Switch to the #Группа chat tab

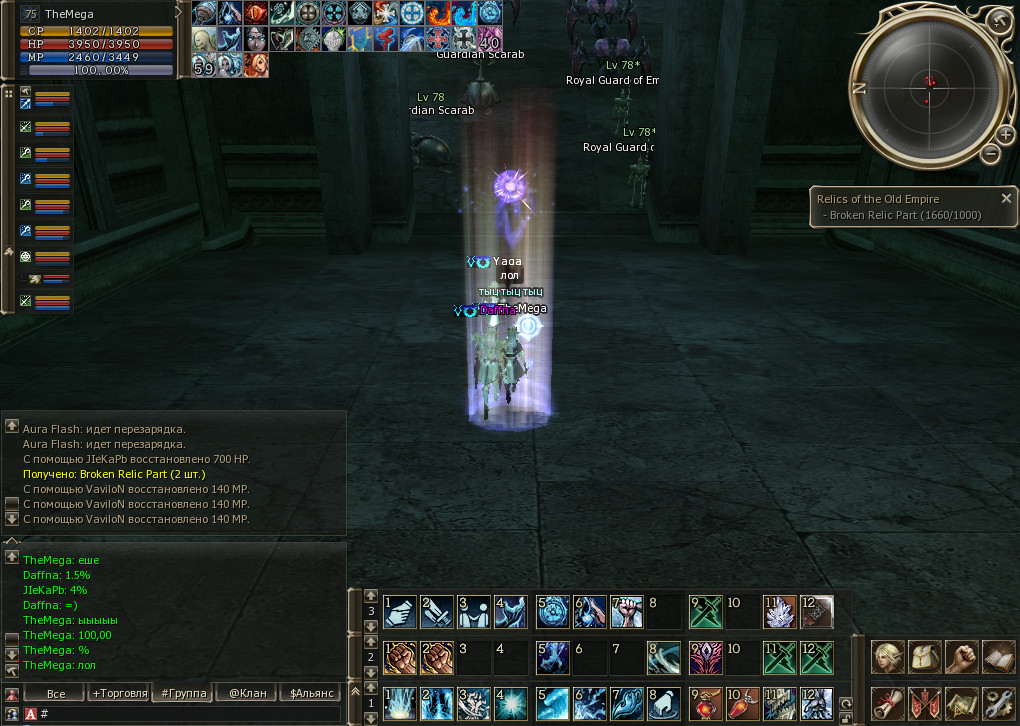[183, 693]
